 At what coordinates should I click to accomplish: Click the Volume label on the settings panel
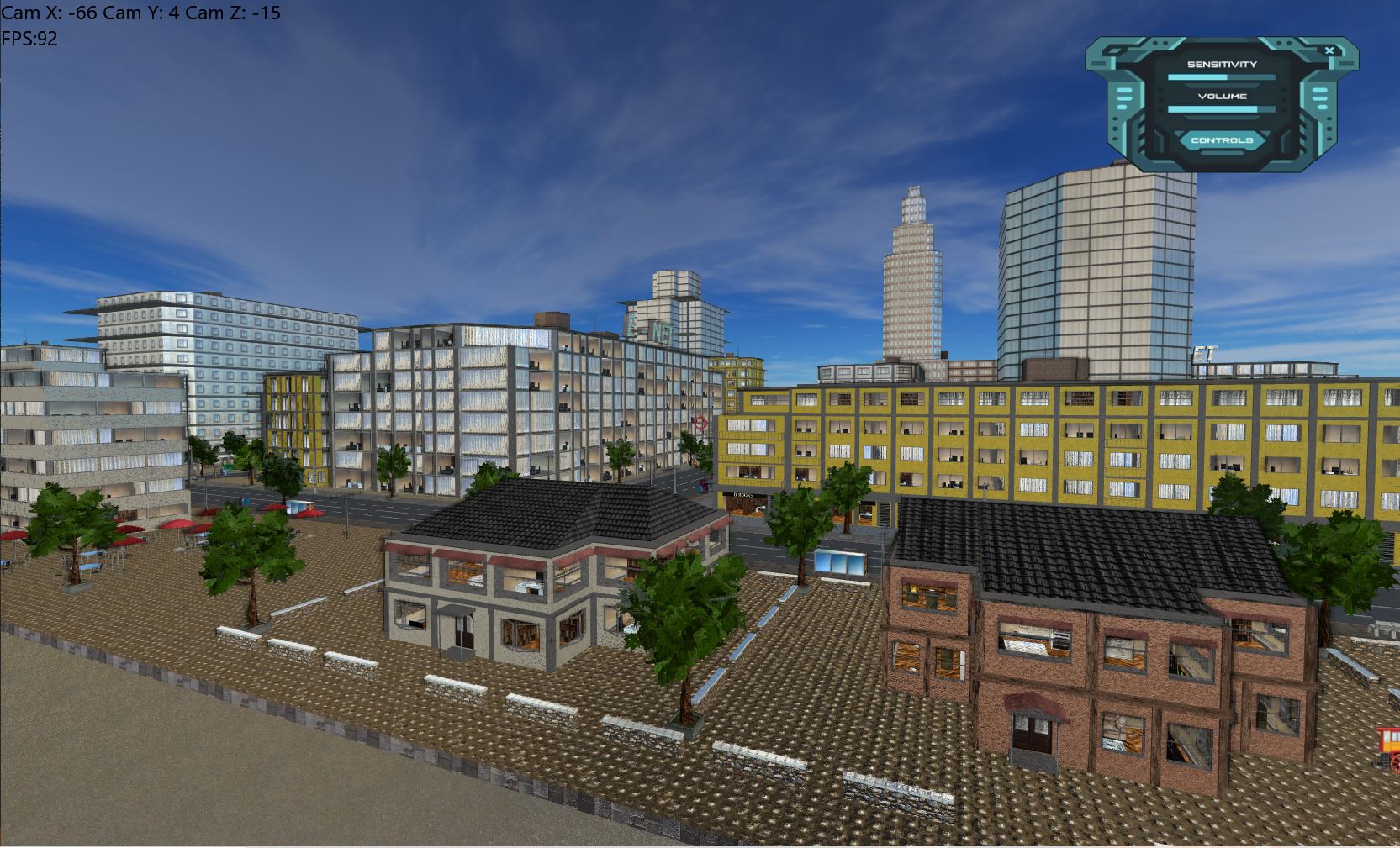pyautogui.click(x=1223, y=96)
